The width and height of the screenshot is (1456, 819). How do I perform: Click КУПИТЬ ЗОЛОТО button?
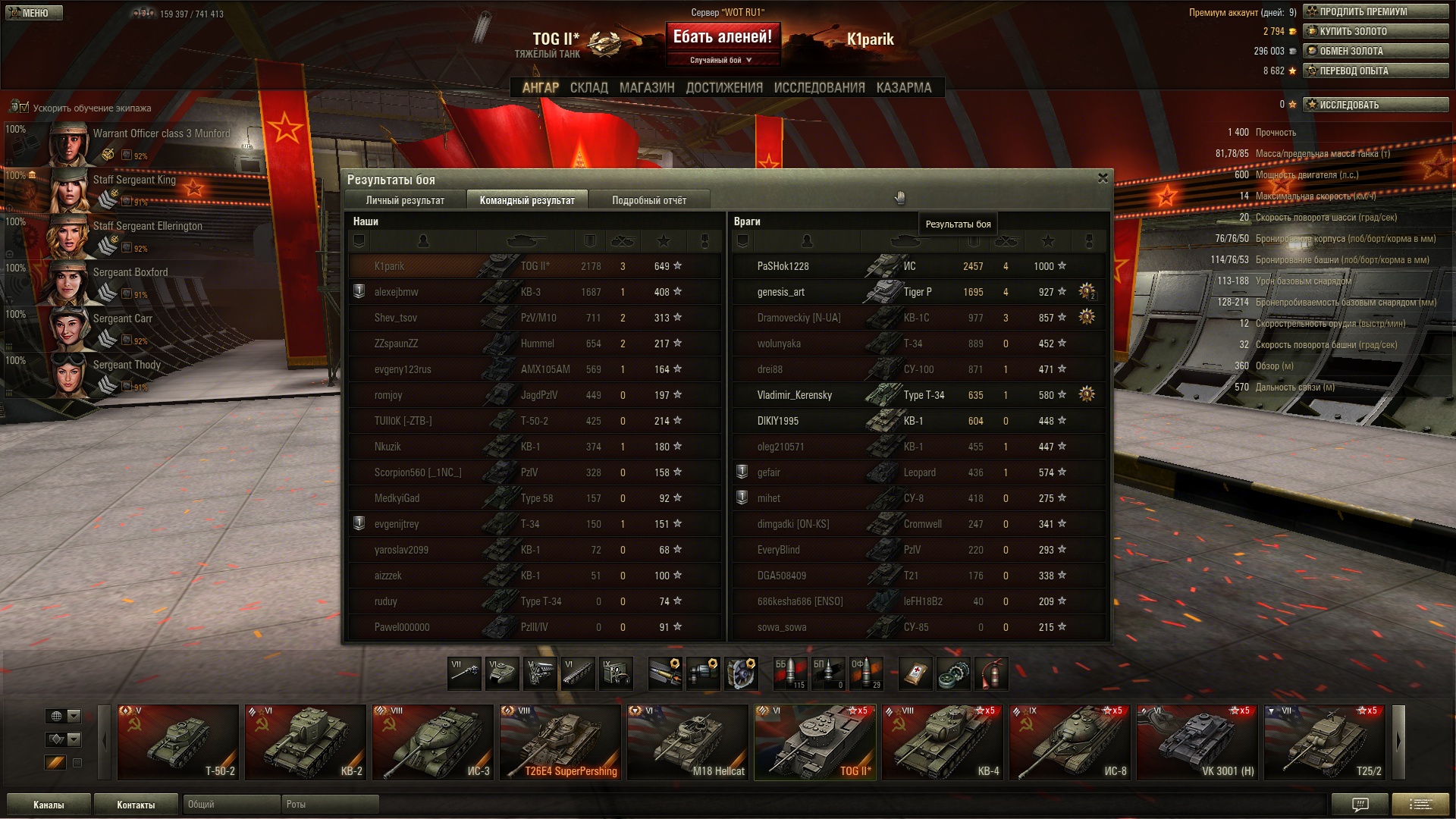tap(1375, 31)
